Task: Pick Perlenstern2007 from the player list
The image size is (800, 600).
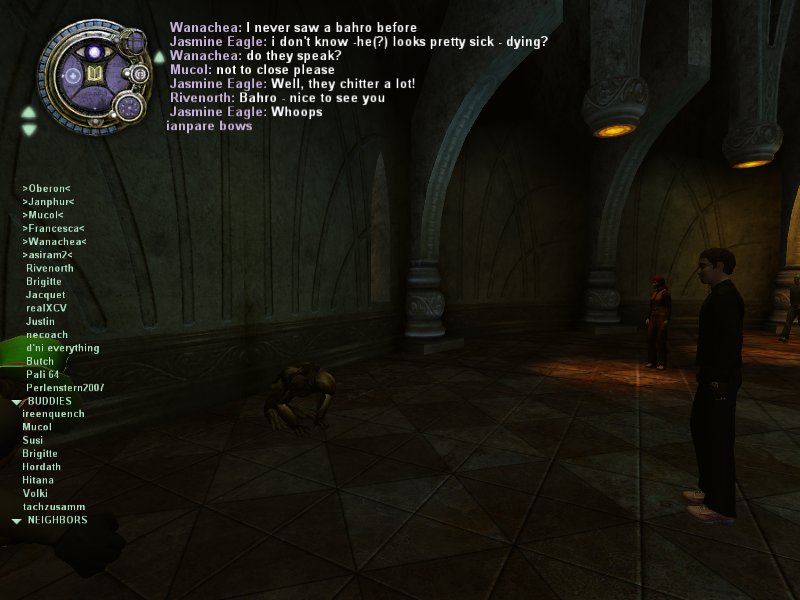Action: point(65,387)
